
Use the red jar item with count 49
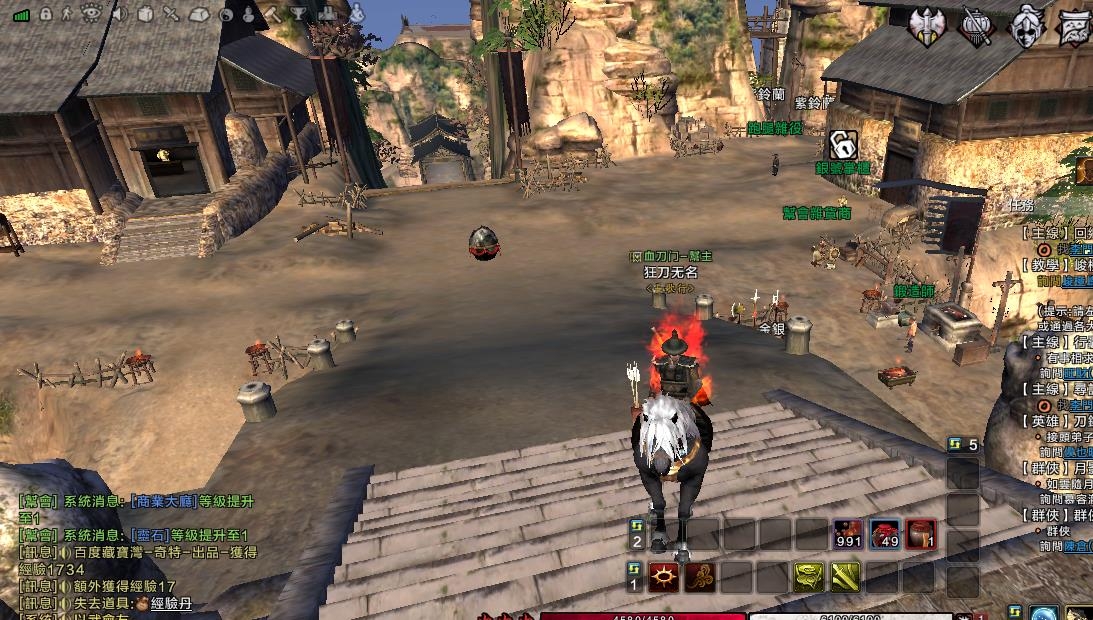885,535
